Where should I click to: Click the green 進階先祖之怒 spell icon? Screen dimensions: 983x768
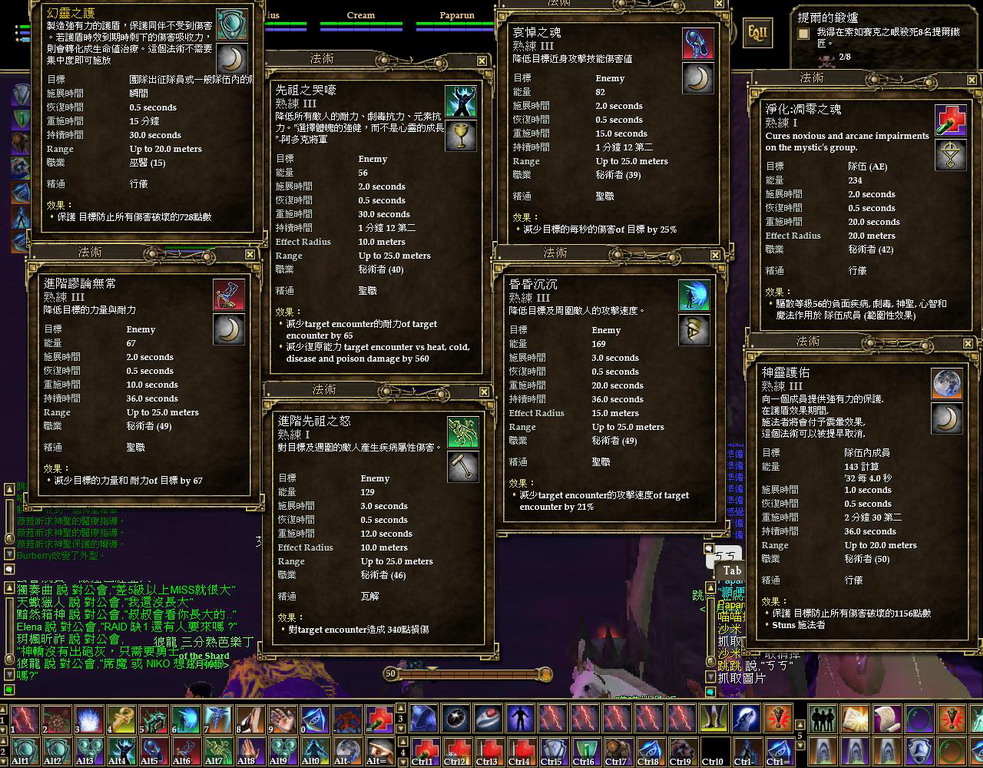[x=462, y=431]
